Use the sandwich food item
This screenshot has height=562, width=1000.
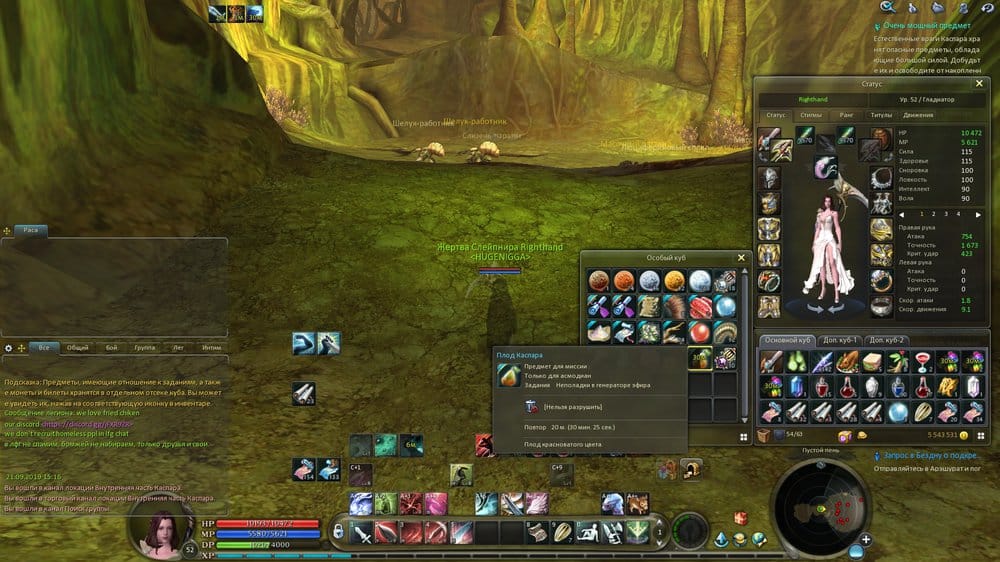point(870,362)
